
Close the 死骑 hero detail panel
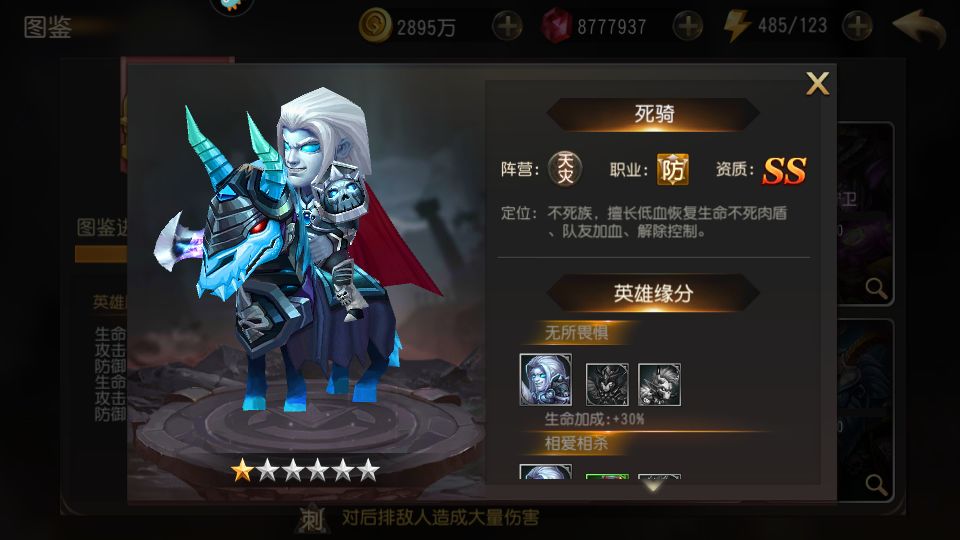point(817,85)
